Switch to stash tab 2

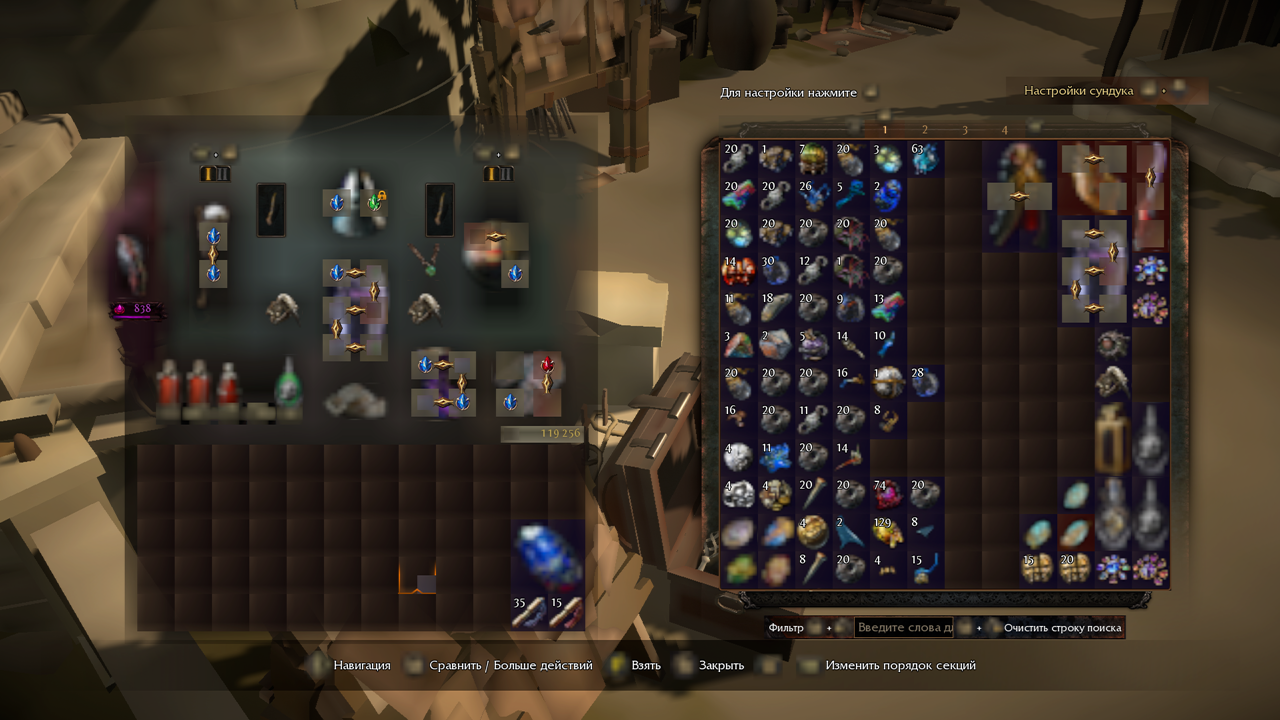point(925,129)
